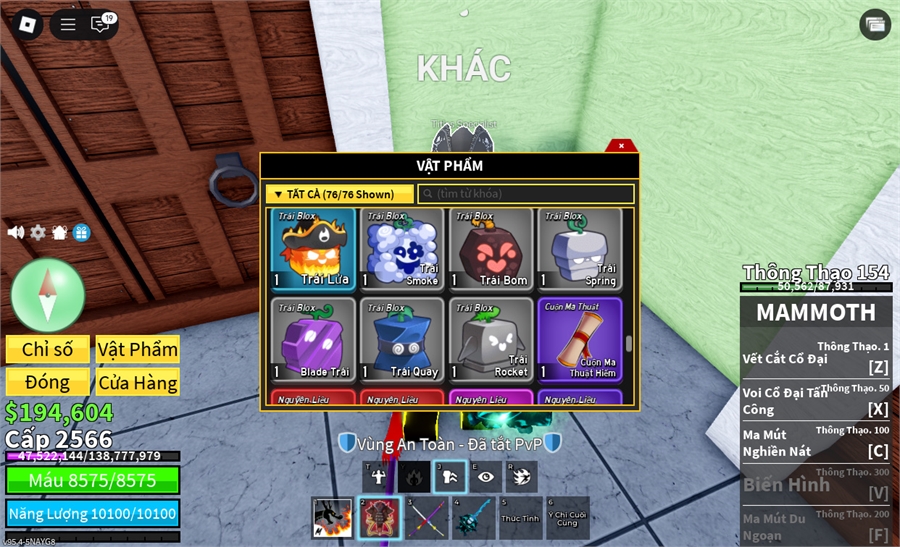This screenshot has height=547, width=900.
Task: Open the TẤT CẢ filter dropdown
Action: pos(339,194)
